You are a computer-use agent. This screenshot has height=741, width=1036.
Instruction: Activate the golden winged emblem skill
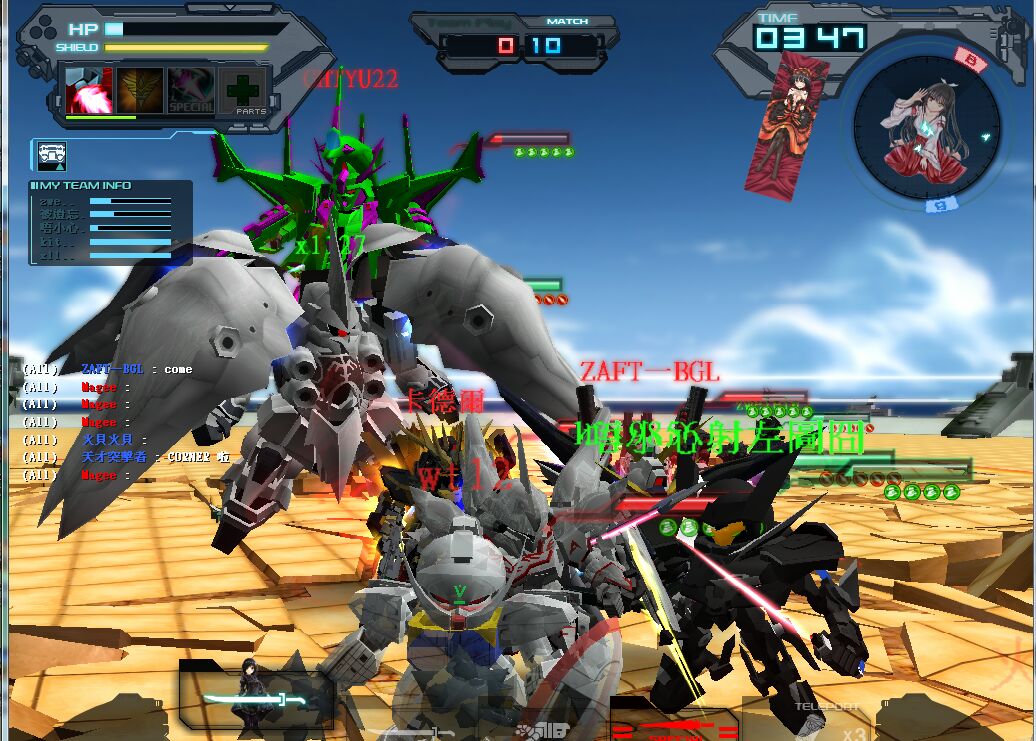[x=139, y=90]
